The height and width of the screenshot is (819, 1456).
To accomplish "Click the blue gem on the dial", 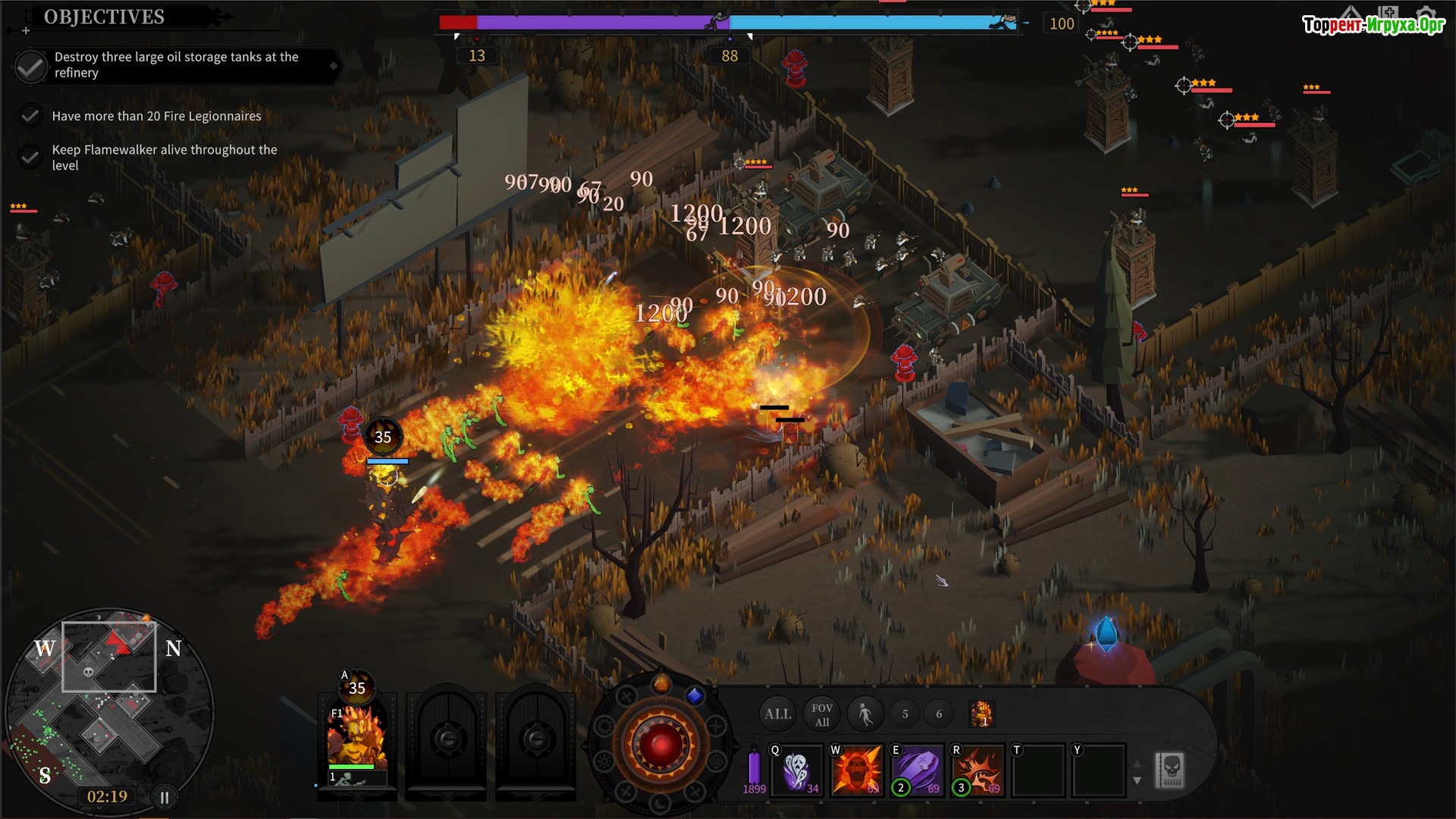I will 695,695.
